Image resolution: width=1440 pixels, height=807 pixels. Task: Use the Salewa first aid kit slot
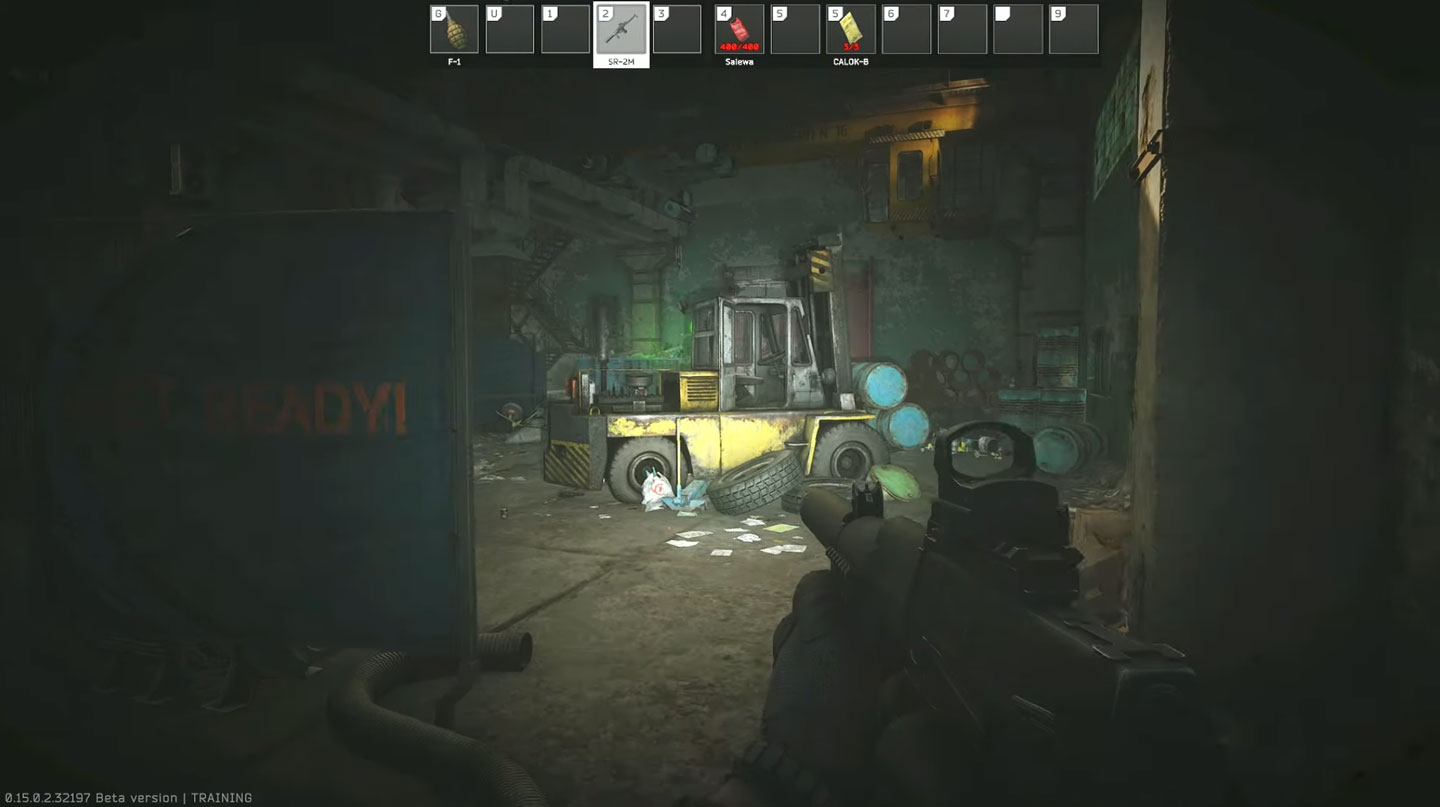pyautogui.click(x=739, y=29)
